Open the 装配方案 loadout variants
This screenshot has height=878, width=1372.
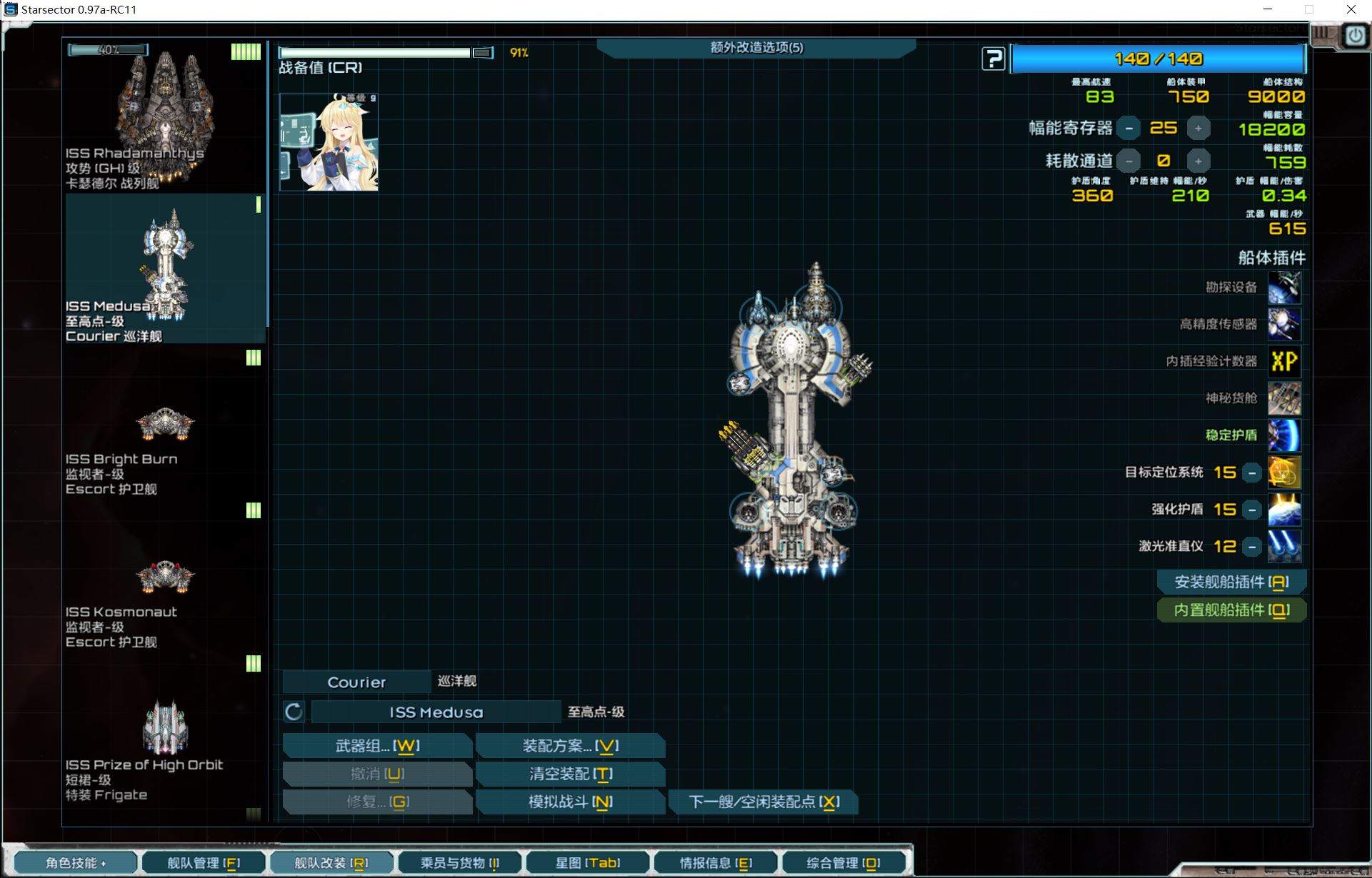click(x=570, y=746)
